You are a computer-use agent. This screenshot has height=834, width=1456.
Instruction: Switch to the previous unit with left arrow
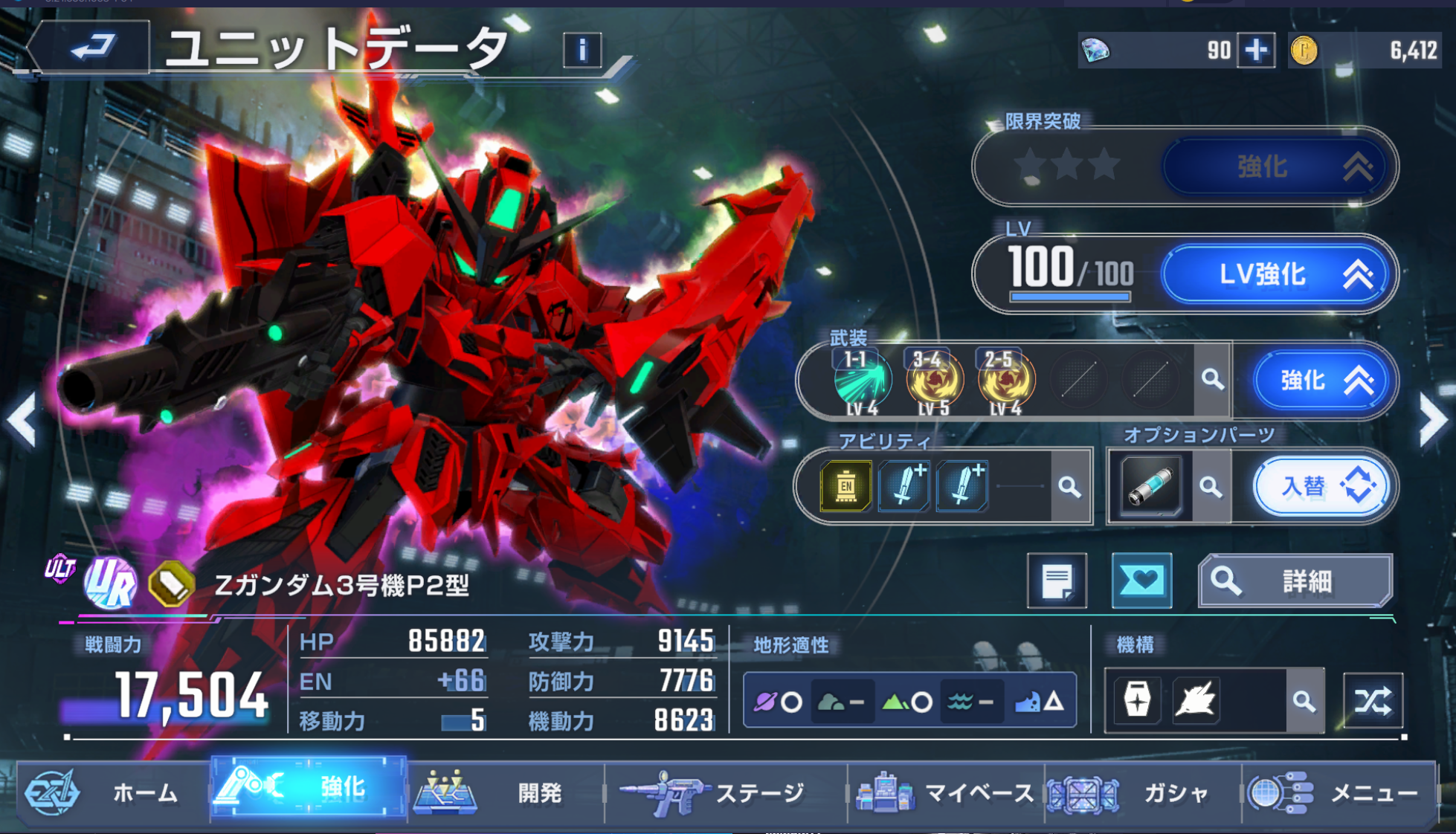click(22, 420)
